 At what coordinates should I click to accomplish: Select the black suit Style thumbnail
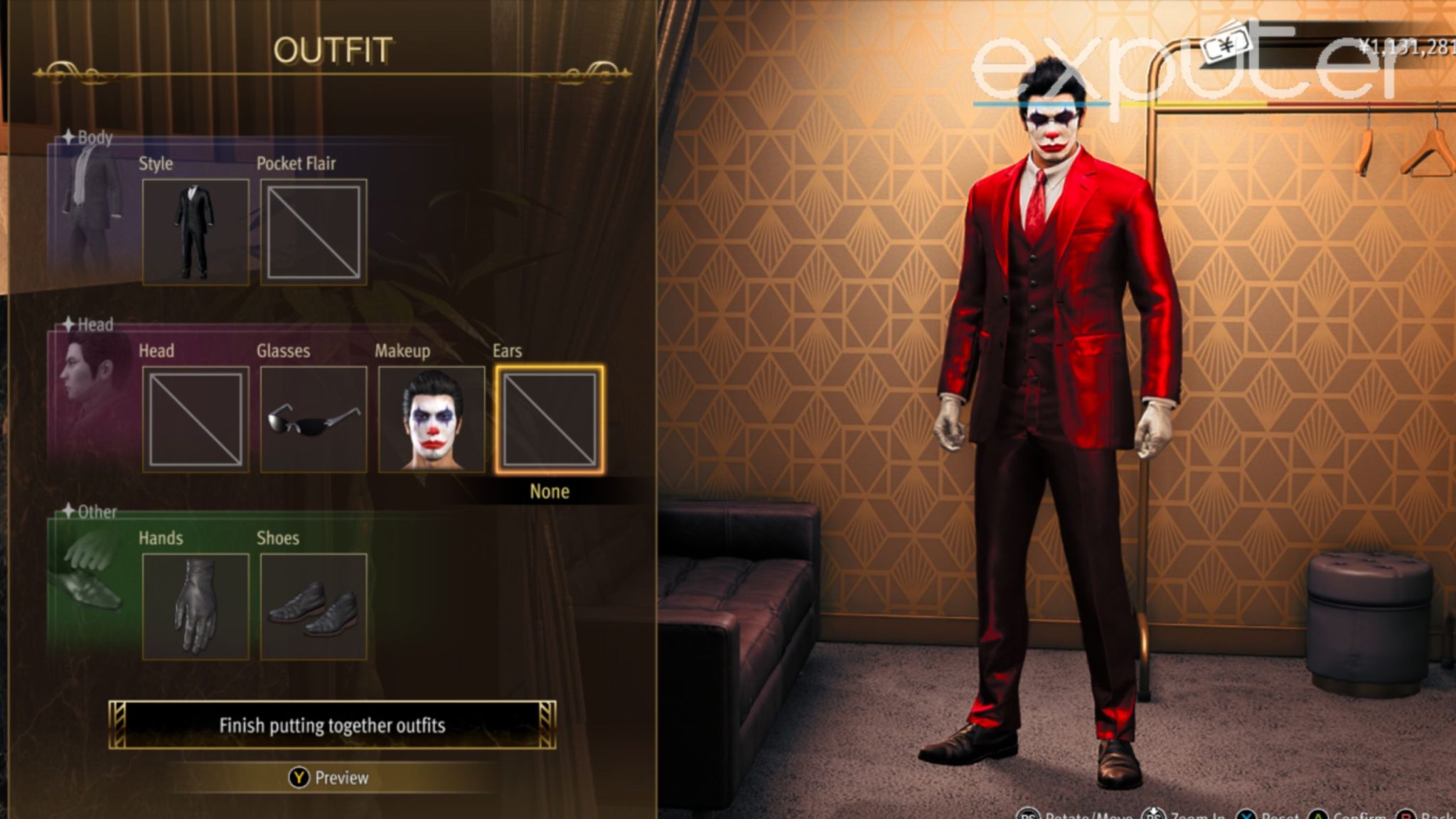[x=196, y=229]
